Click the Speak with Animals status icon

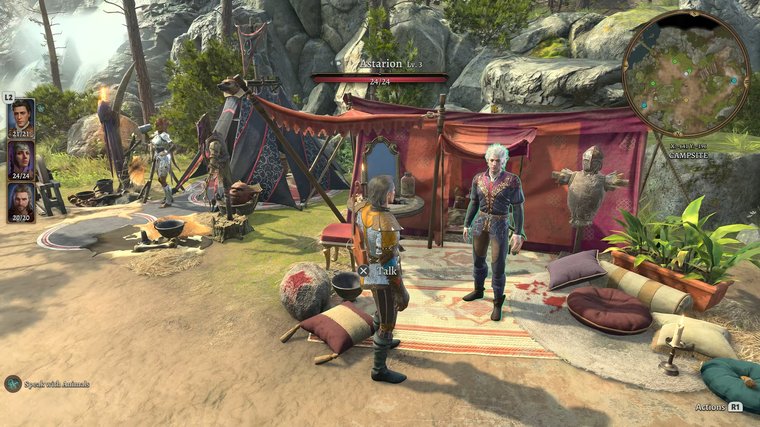[13, 383]
